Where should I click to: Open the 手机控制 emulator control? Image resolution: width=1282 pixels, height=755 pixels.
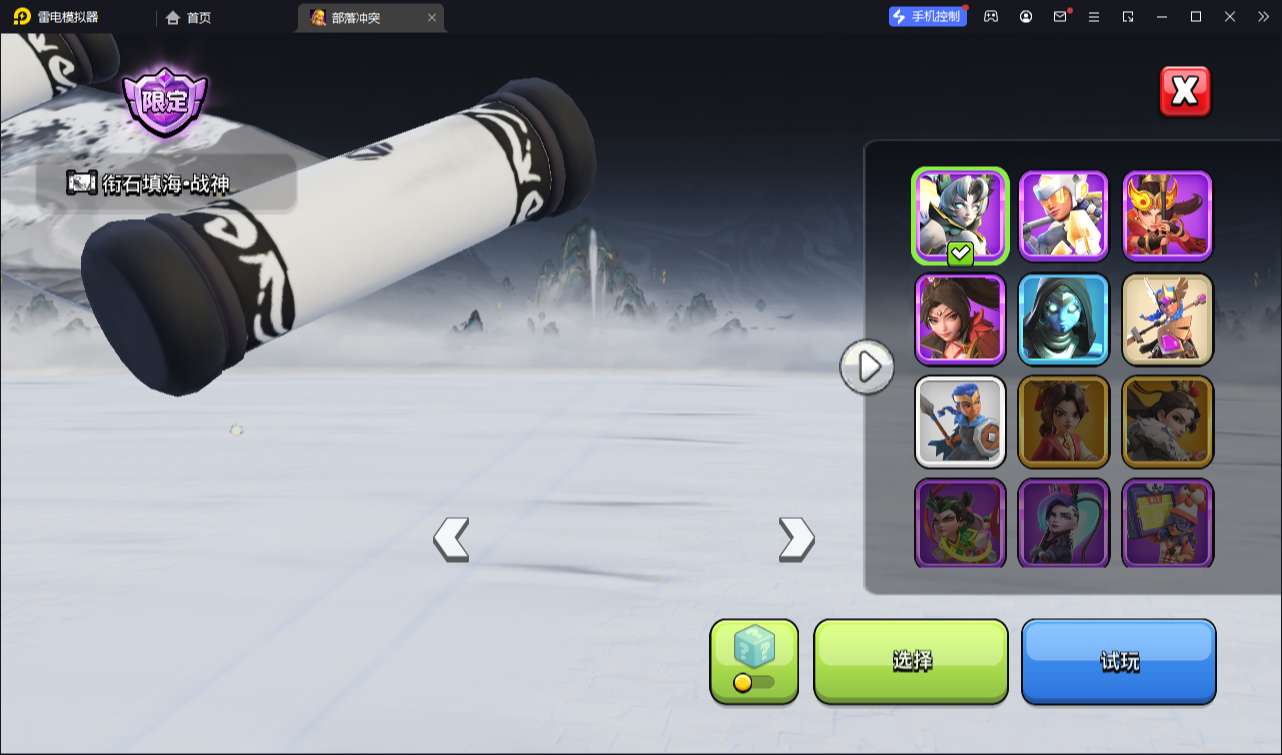(x=927, y=16)
